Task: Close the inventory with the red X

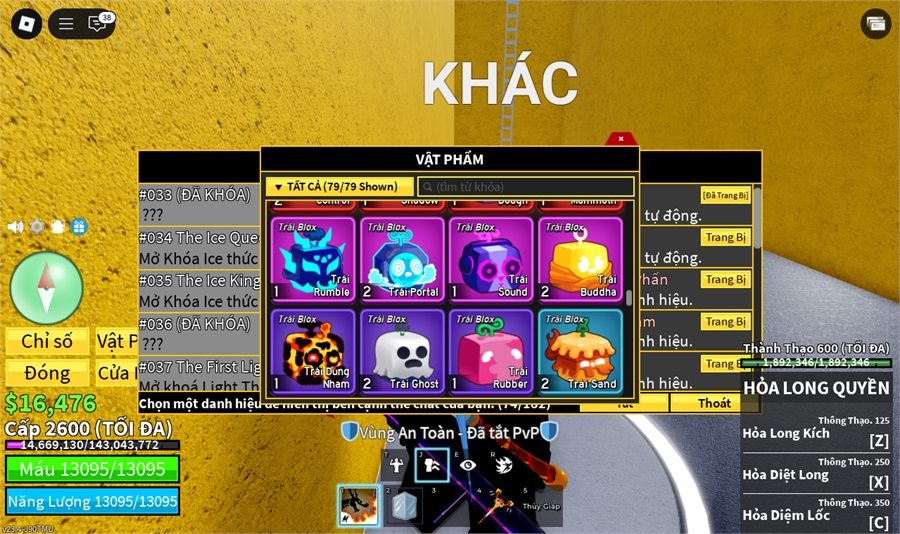Action: click(620, 139)
